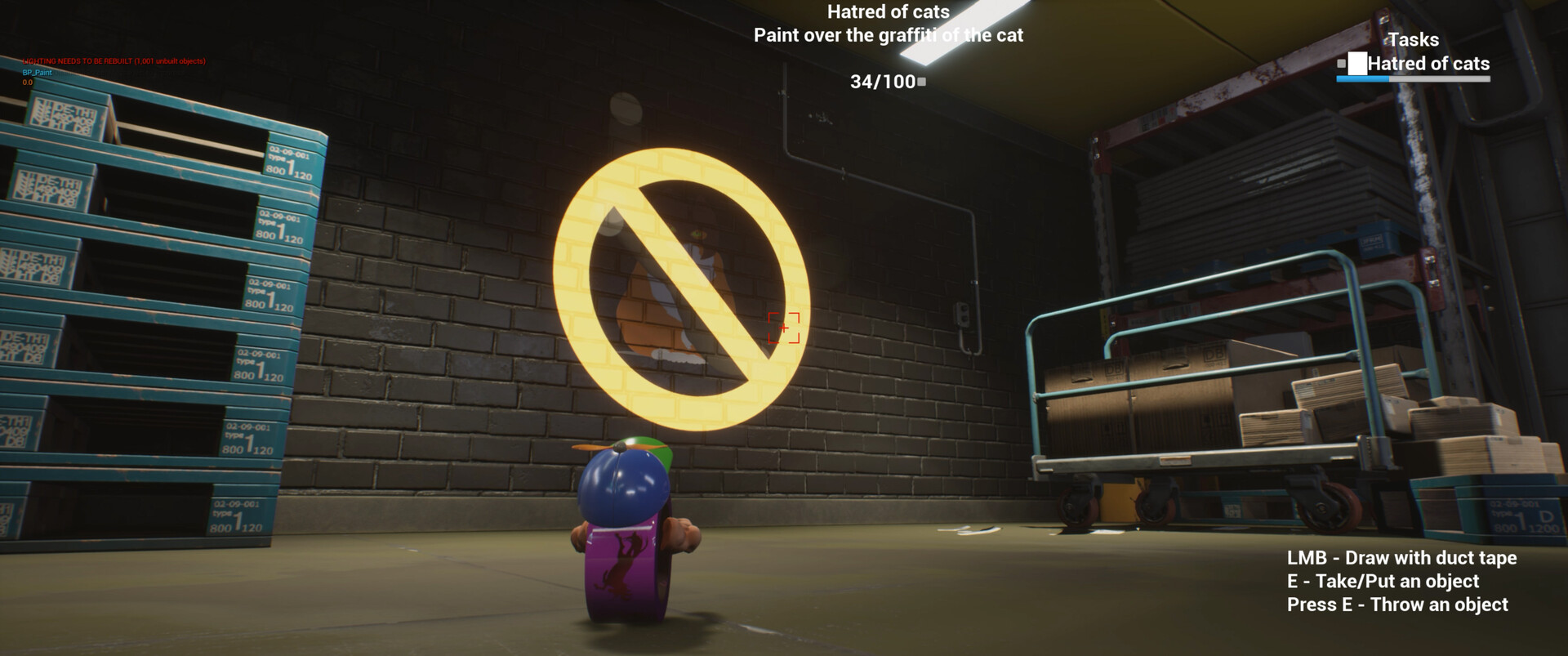
Task: Click the crosshair reticle on the graffiti
Action: pyautogui.click(x=783, y=328)
